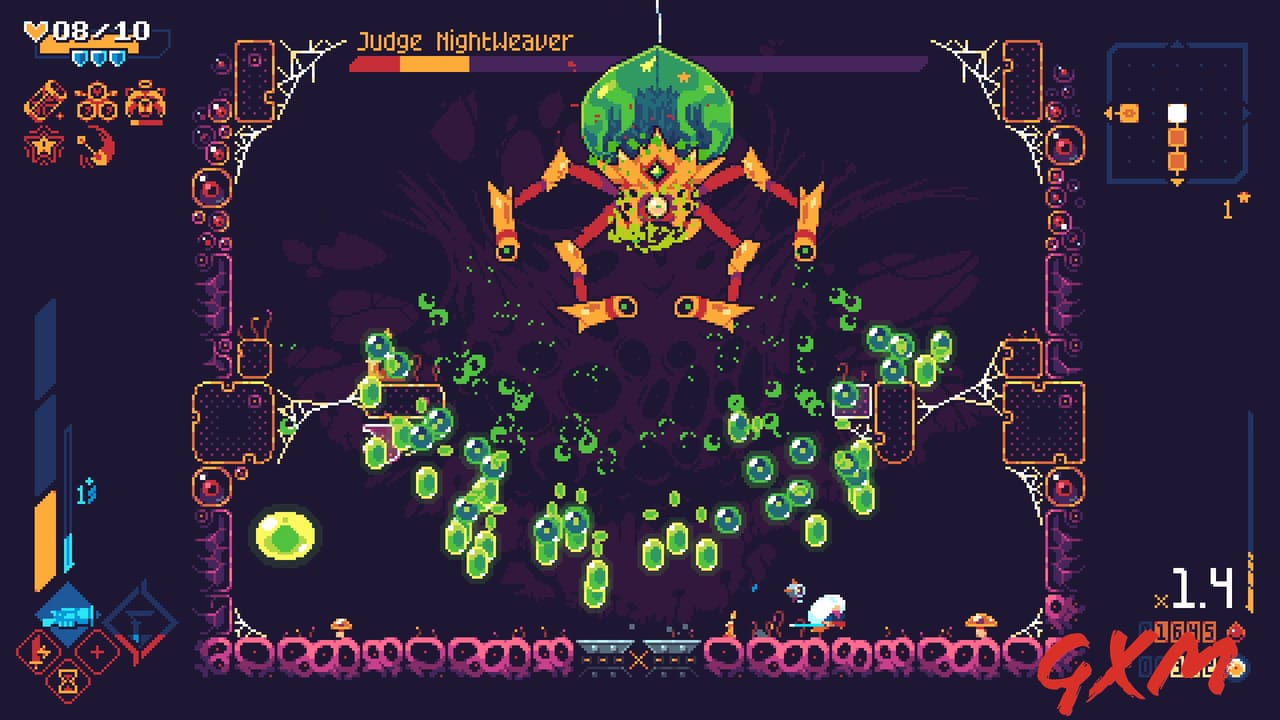Toggle the first blue shield pip
Viewport: 1280px width, 720px height.
81,58
